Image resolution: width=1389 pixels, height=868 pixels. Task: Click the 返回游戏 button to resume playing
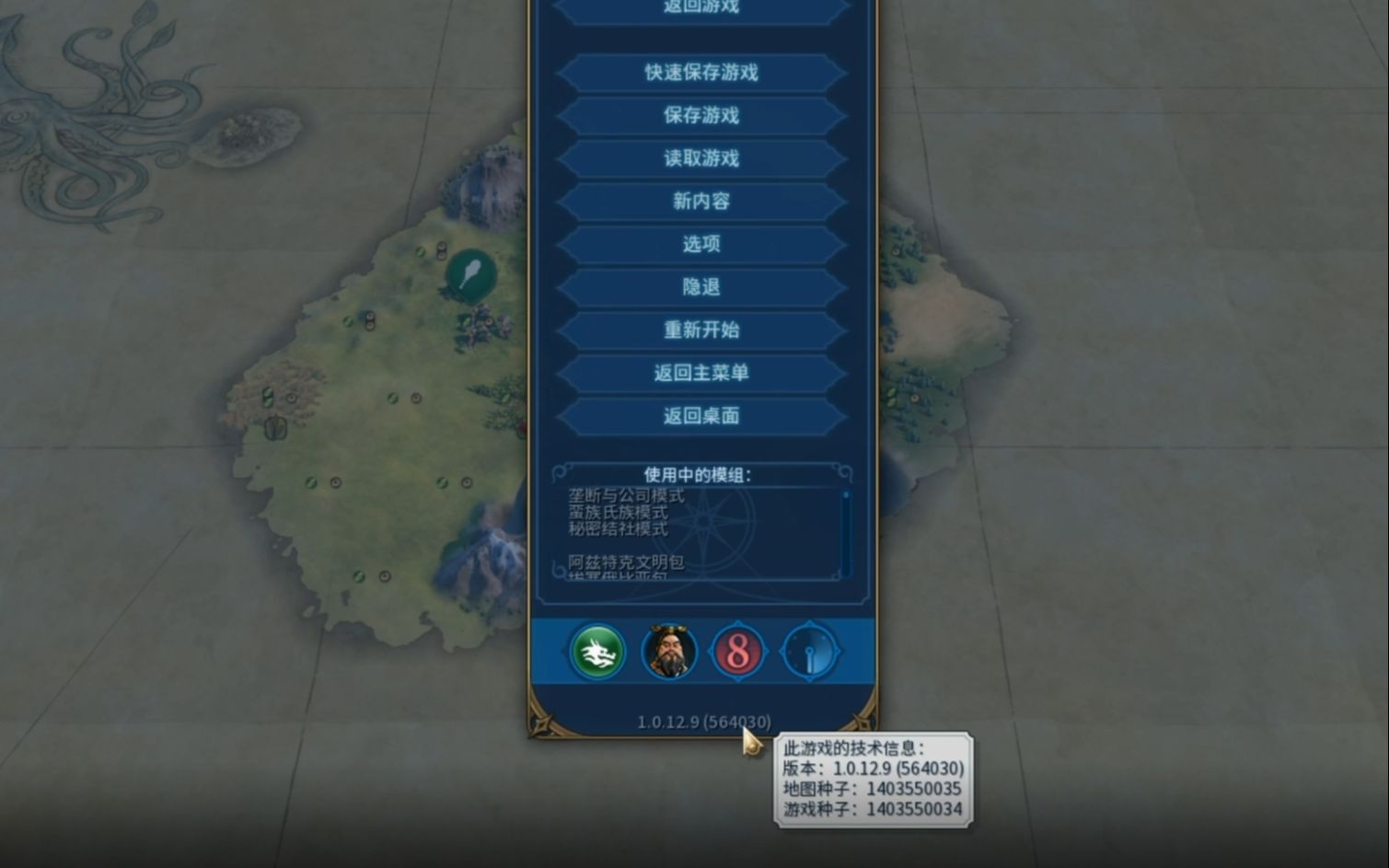point(703,7)
